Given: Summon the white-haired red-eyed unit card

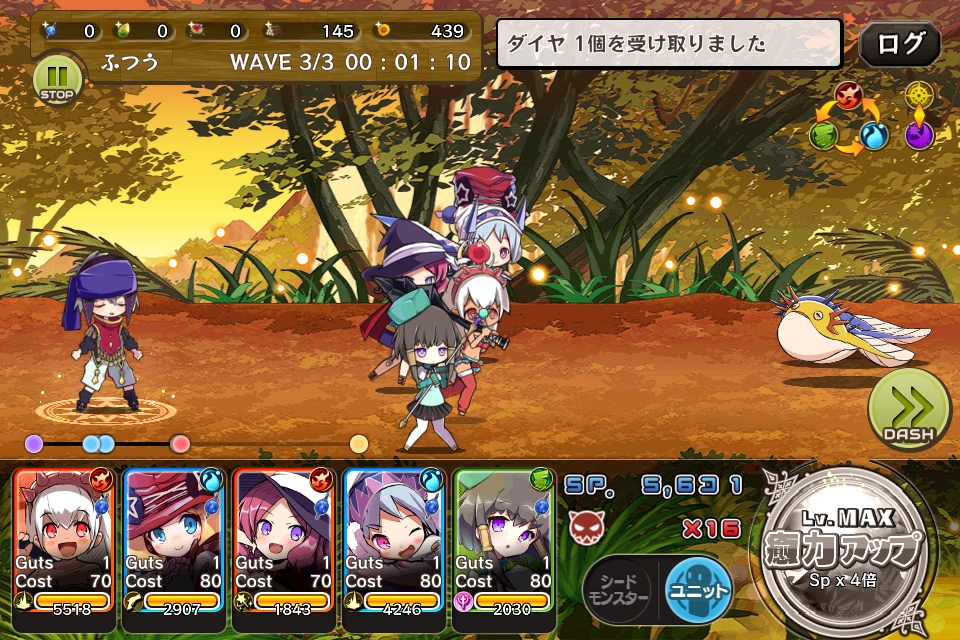Looking at the screenshot, I should [x=64, y=540].
